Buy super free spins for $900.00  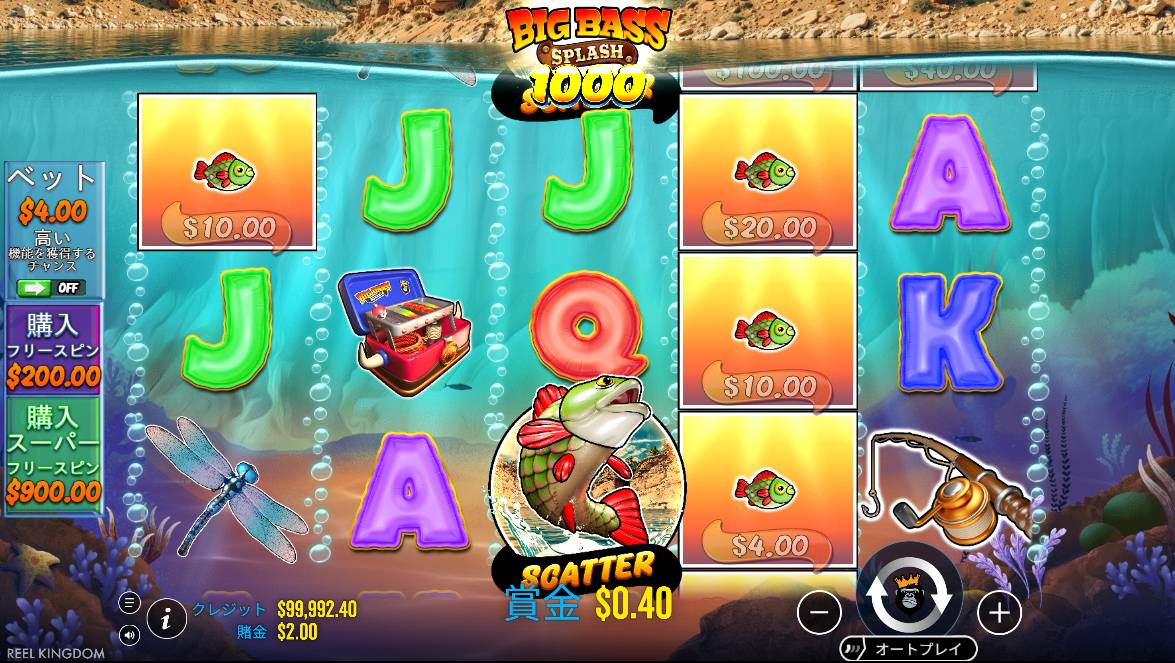(x=54, y=454)
